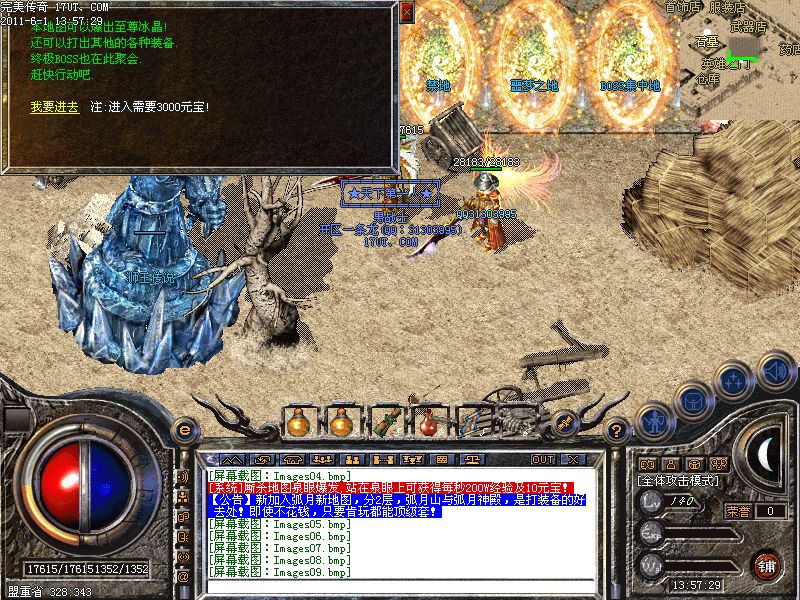Choose the 我要进去 dialogue option
This screenshot has width=800, height=600.
(54, 106)
